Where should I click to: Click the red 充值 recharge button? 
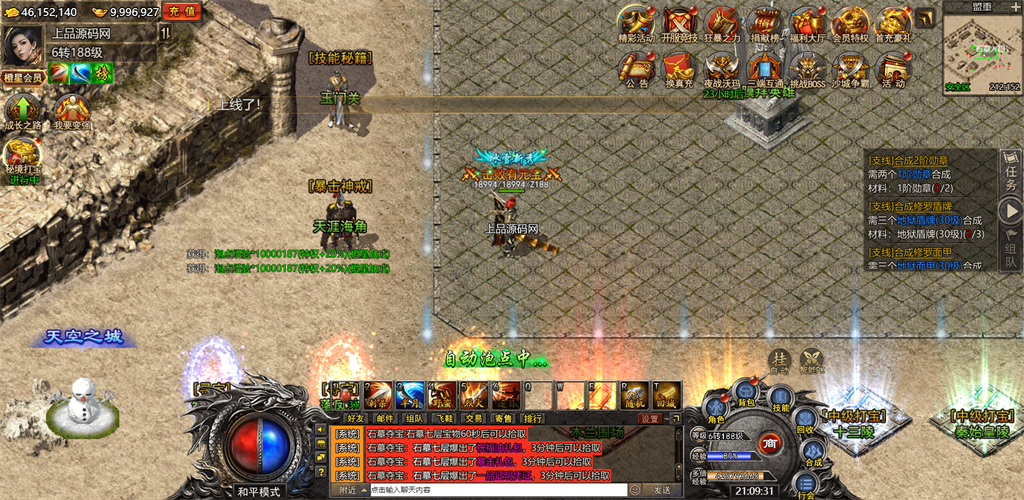[182, 11]
